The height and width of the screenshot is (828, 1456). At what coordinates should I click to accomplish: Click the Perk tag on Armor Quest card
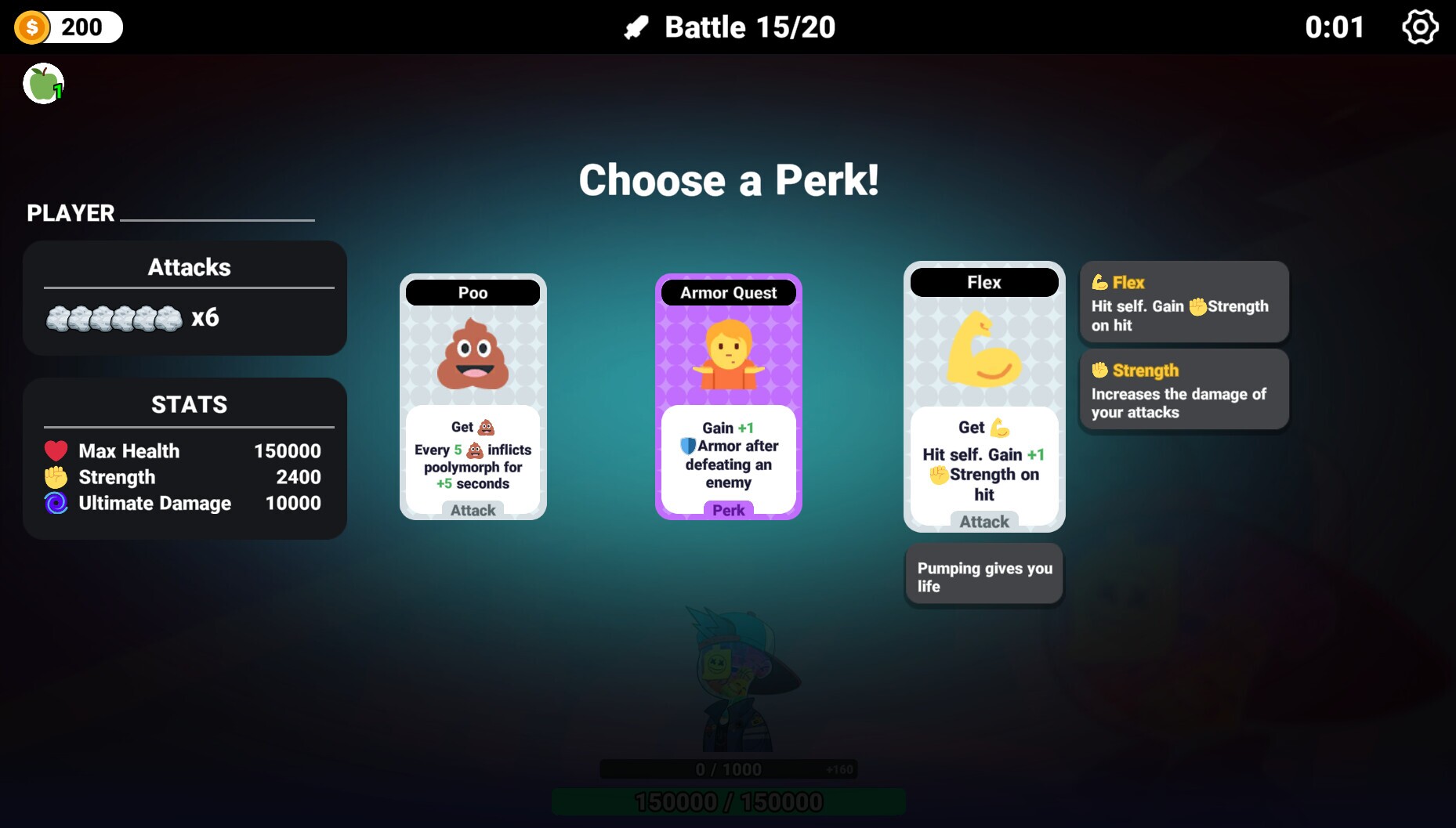tap(727, 510)
